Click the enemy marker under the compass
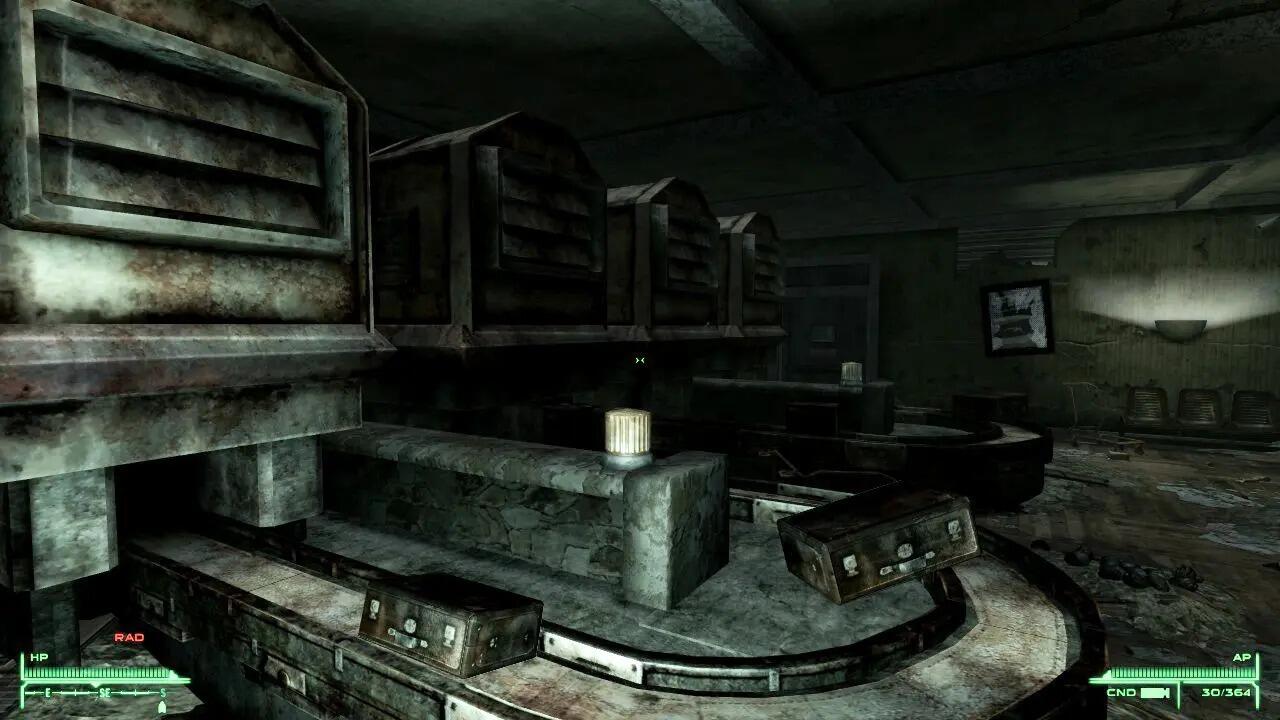 162,705
